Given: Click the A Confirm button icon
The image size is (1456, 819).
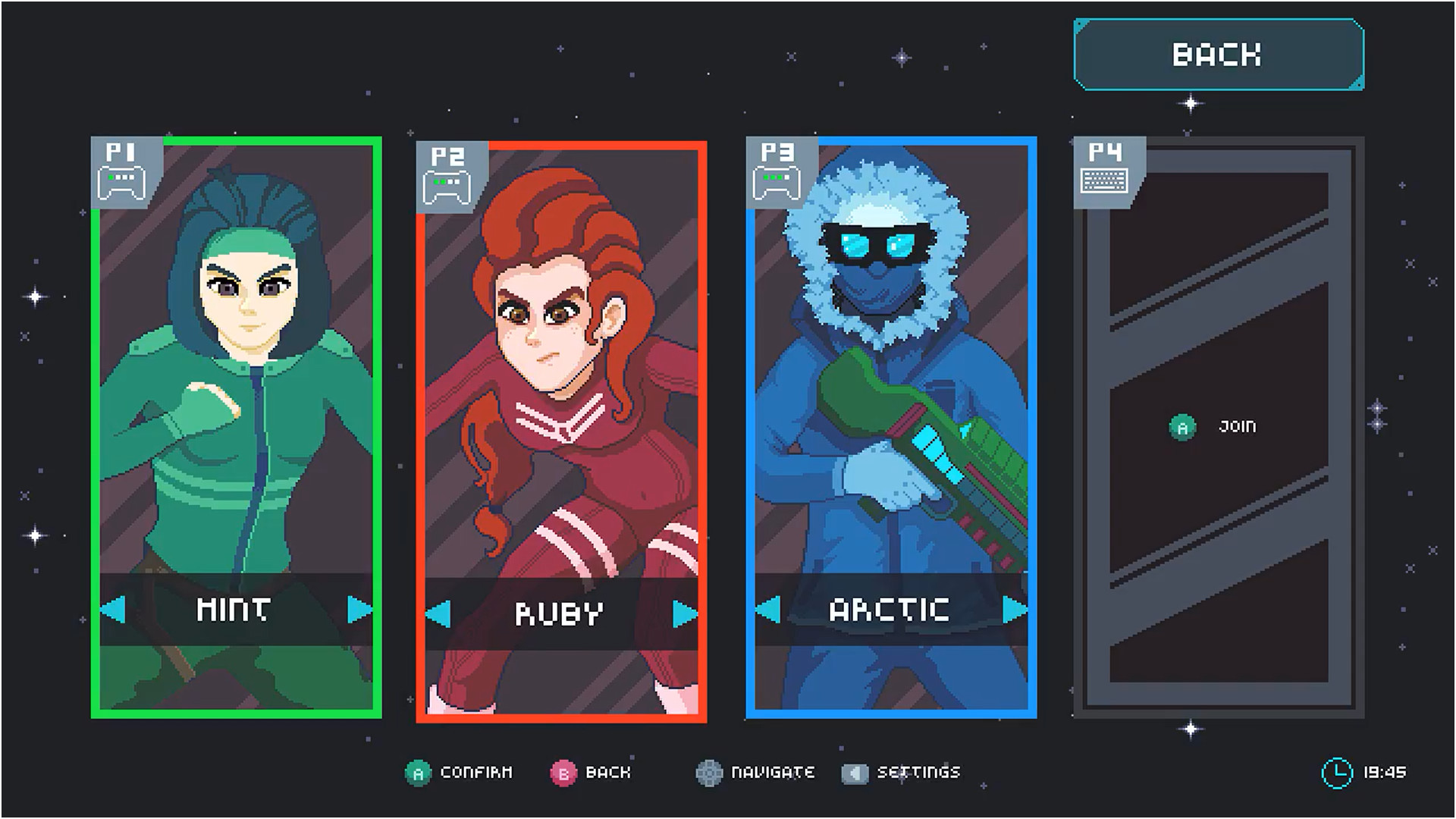Looking at the screenshot, I should click(x=417, y=773).
